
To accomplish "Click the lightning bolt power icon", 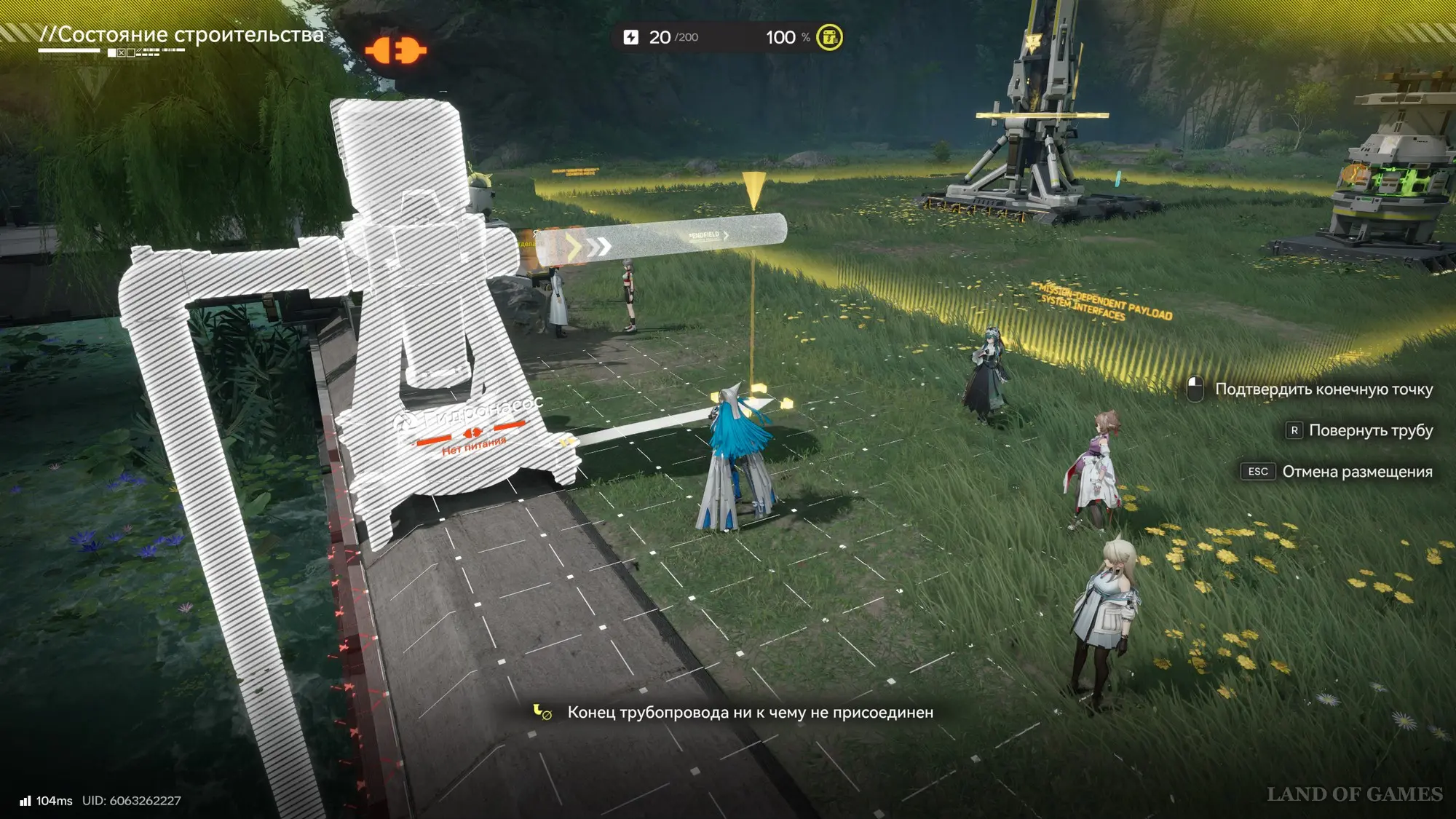I will click(631, 37).
